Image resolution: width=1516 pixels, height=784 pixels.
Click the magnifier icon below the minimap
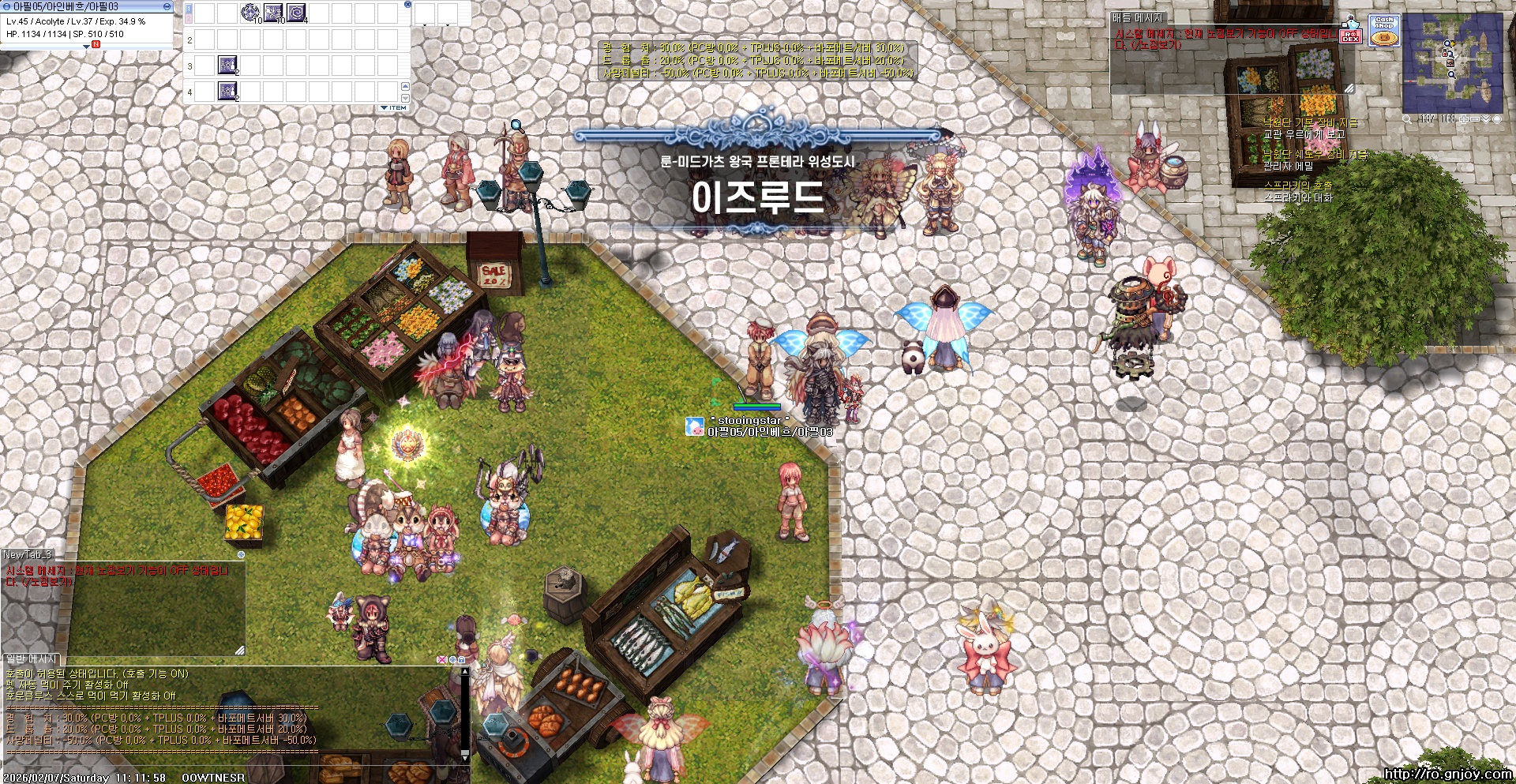point(1407,119)
